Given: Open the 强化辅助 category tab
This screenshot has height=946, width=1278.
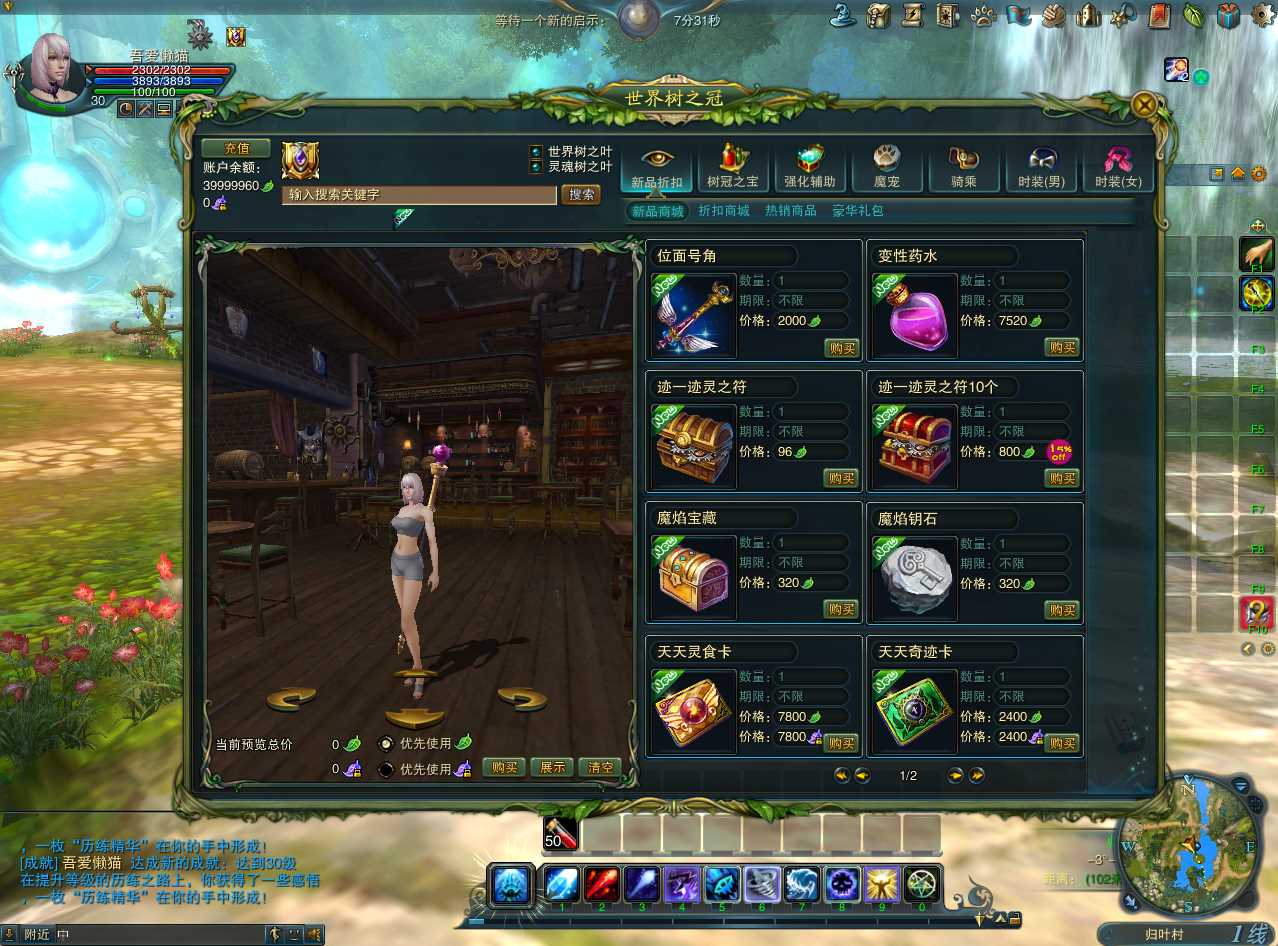Looking at the screenshot, I should click(809, 167).
